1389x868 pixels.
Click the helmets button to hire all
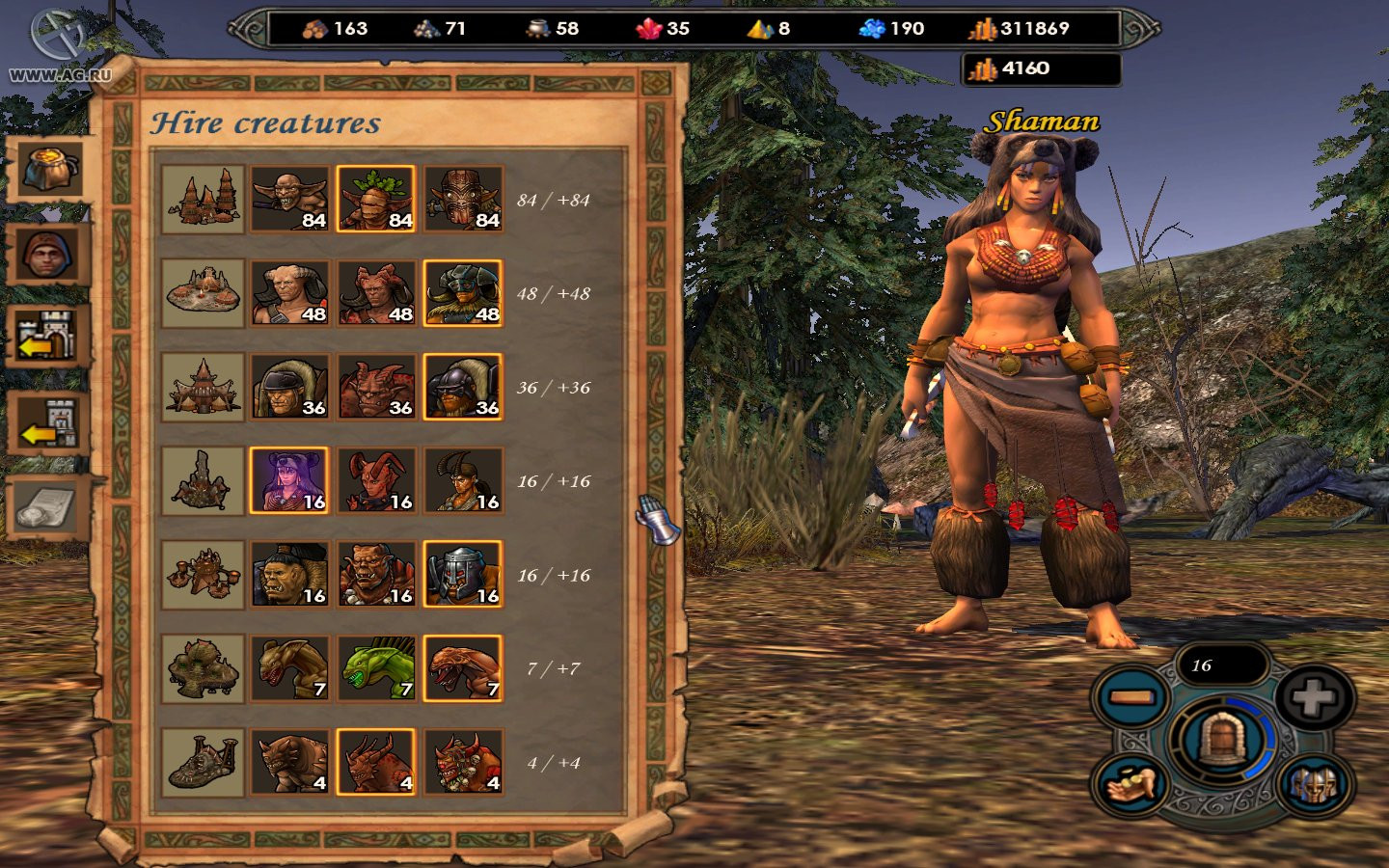click(1313, 785)
